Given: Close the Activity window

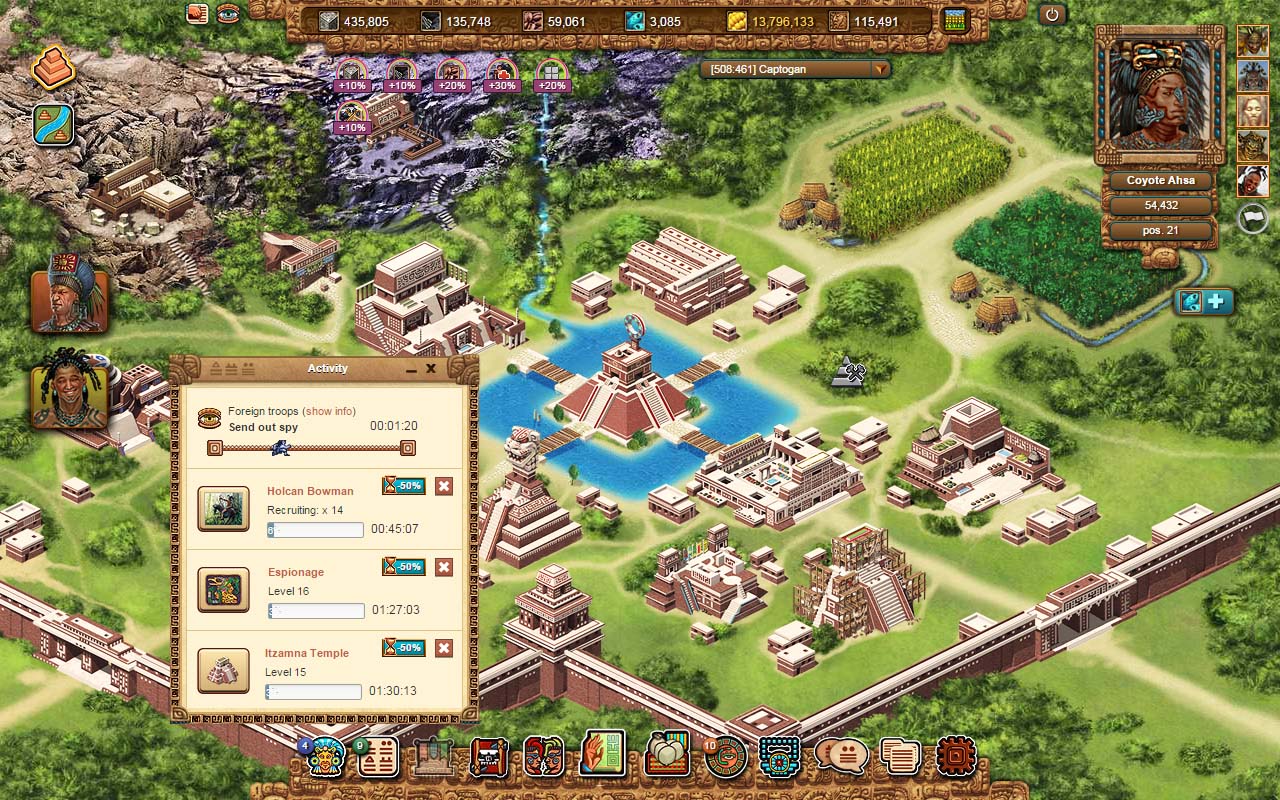Looking at the screenshot, I should [x=431, y=369].
